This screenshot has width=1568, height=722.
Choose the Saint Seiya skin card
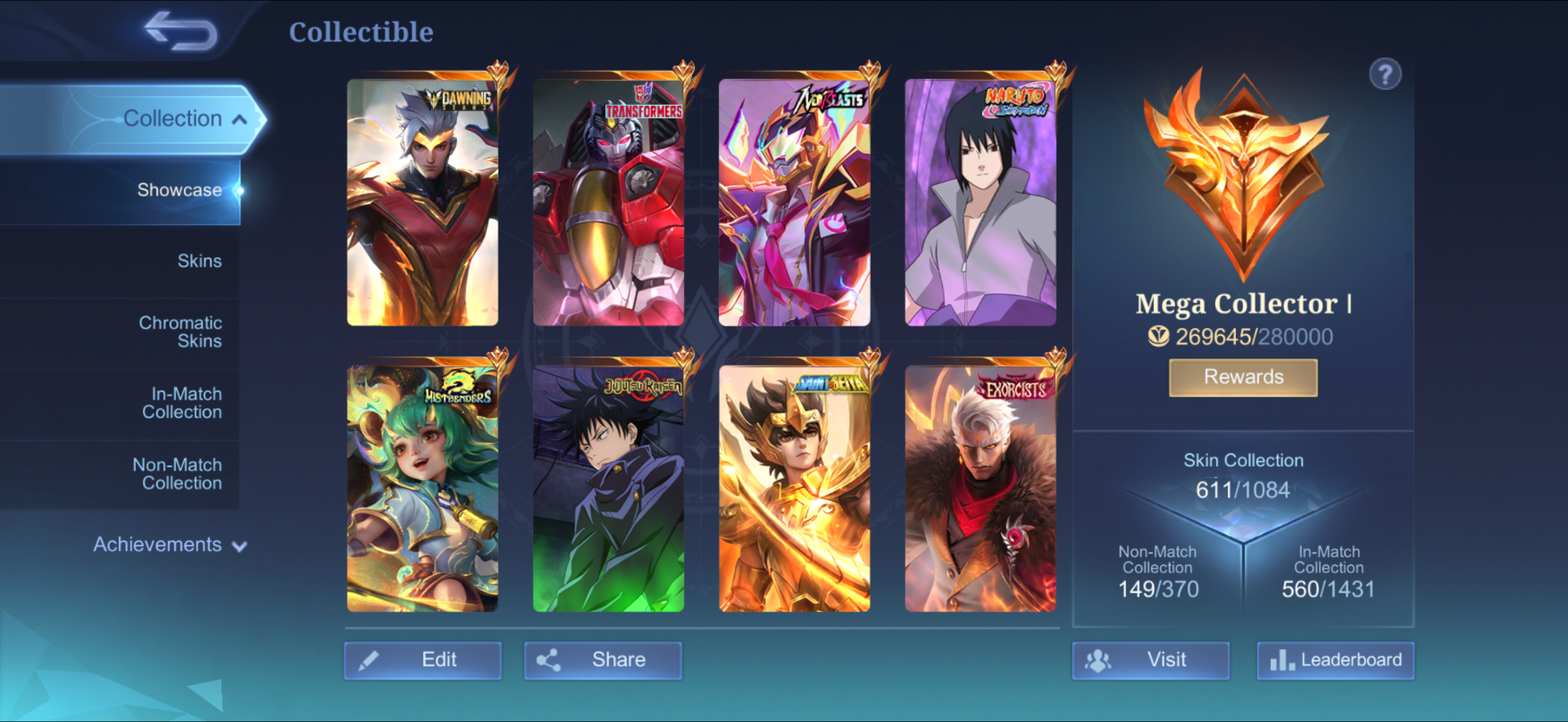point(794,488)
